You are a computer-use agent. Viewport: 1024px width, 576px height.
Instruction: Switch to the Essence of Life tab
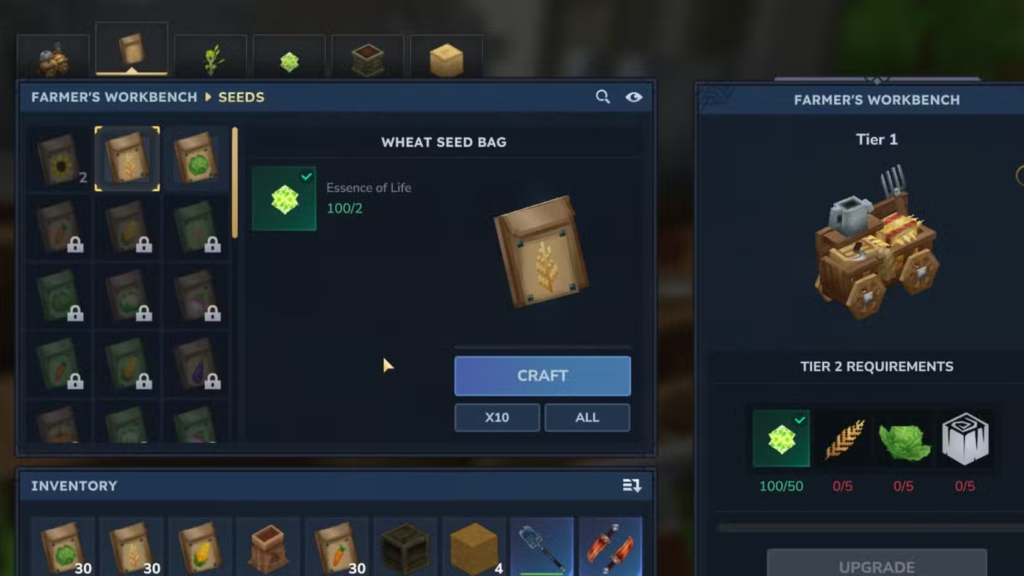point(289,60)
